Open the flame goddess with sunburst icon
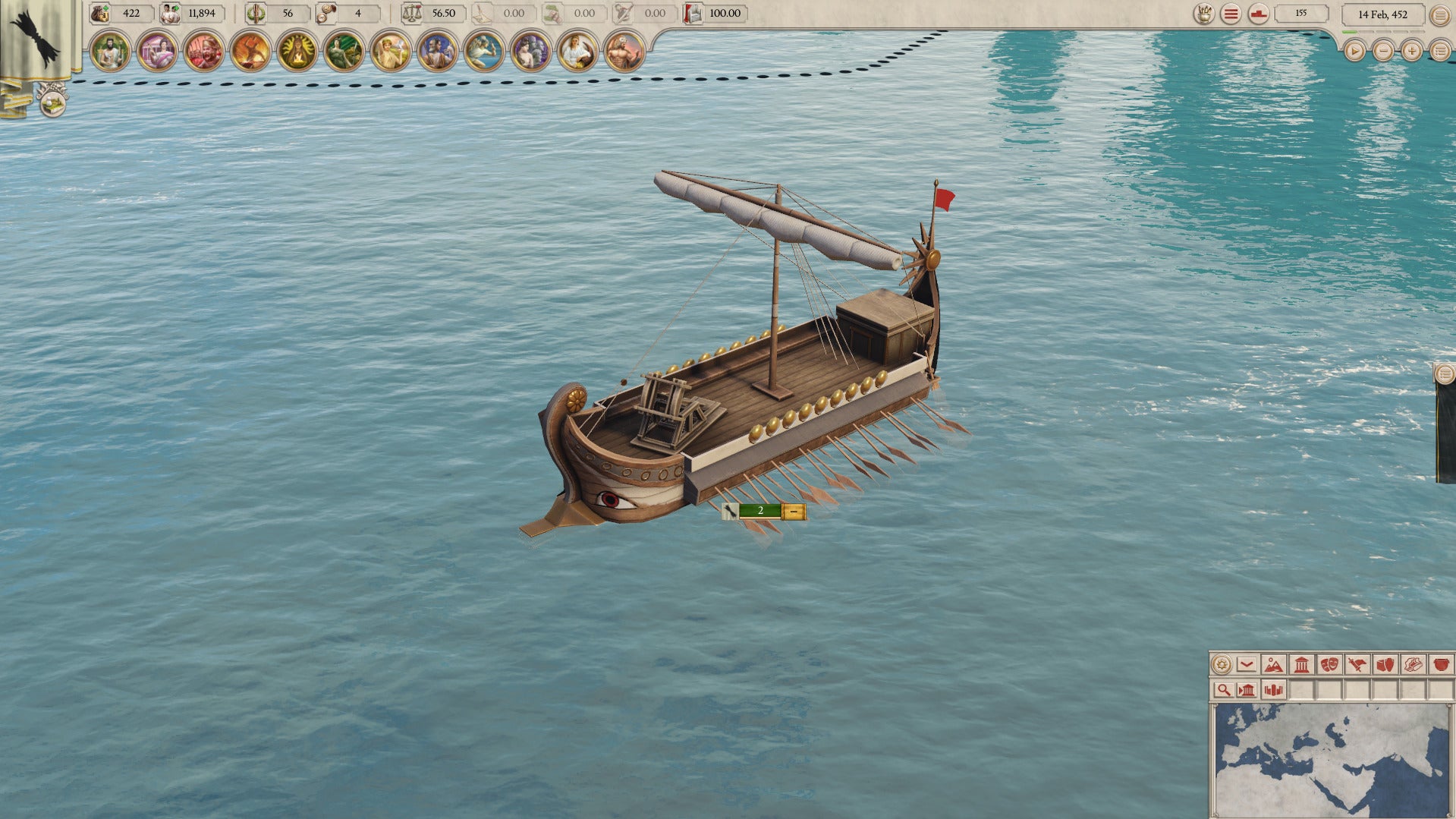Screen dimensions: 1456x819 [297, 52]
